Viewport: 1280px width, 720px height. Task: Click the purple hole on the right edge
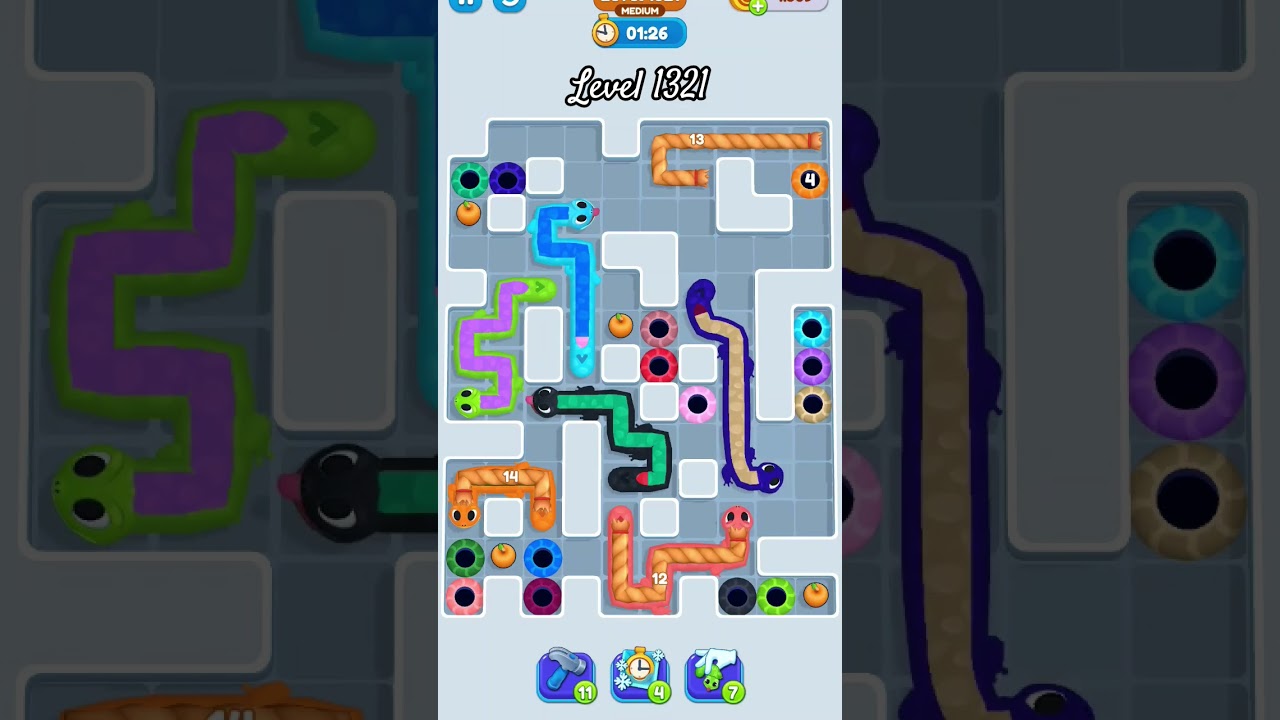coord(811,363)
